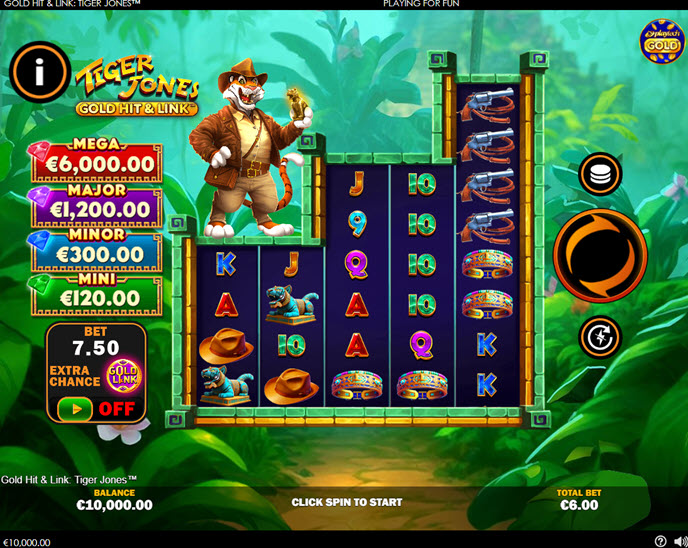Click the Playtech Gold logo badge
688x548 pixels.
(x=661, y=41)
